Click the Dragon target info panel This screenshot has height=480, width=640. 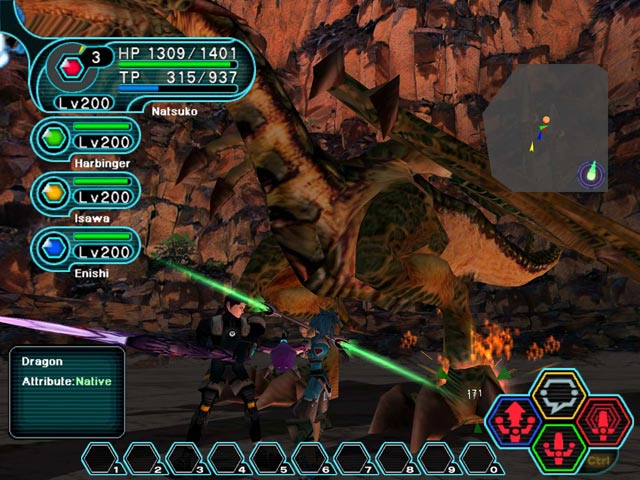pyautogui.click(x=67, y=391)
